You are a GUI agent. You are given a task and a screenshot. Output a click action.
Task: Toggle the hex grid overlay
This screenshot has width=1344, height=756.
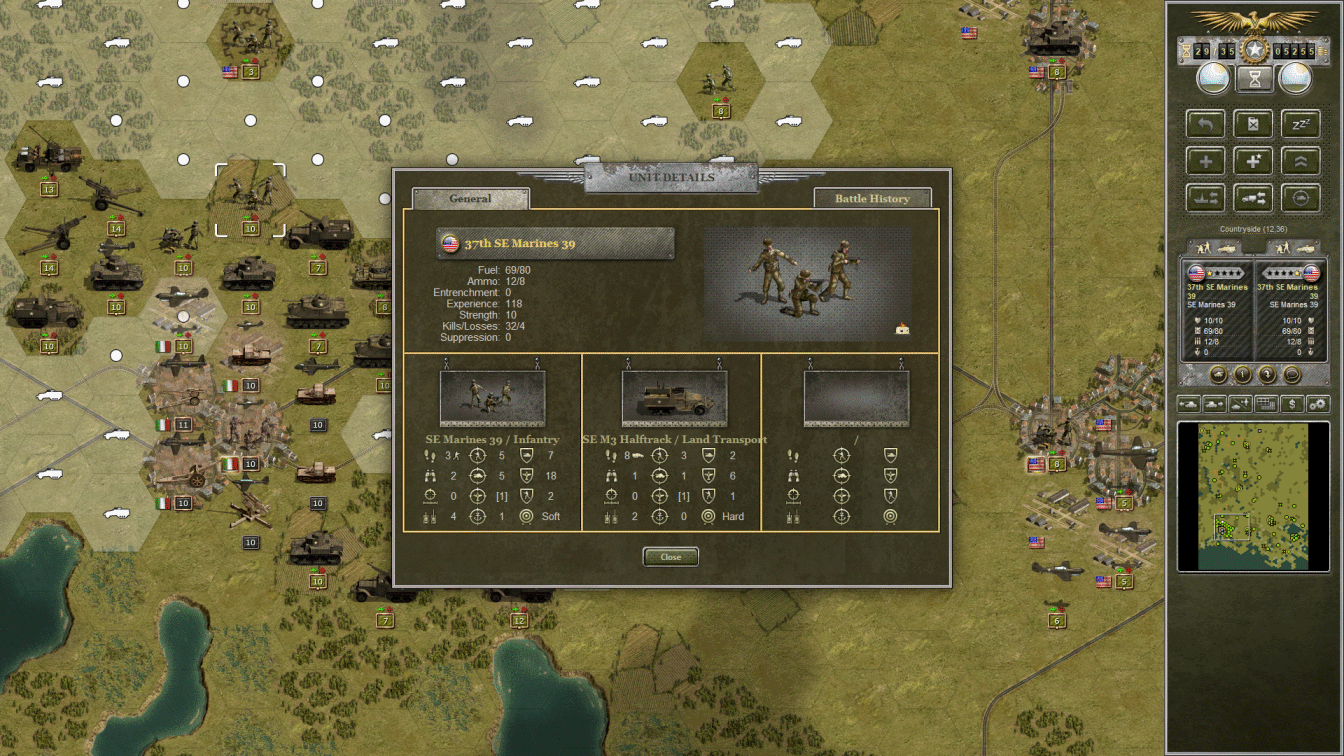tap(1266, 403)
